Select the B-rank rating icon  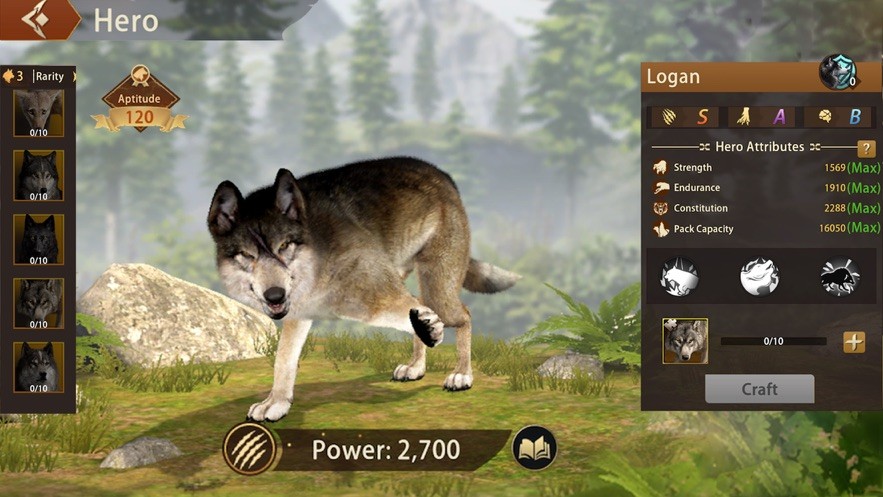pyautogui.click(x=838, y=117)
